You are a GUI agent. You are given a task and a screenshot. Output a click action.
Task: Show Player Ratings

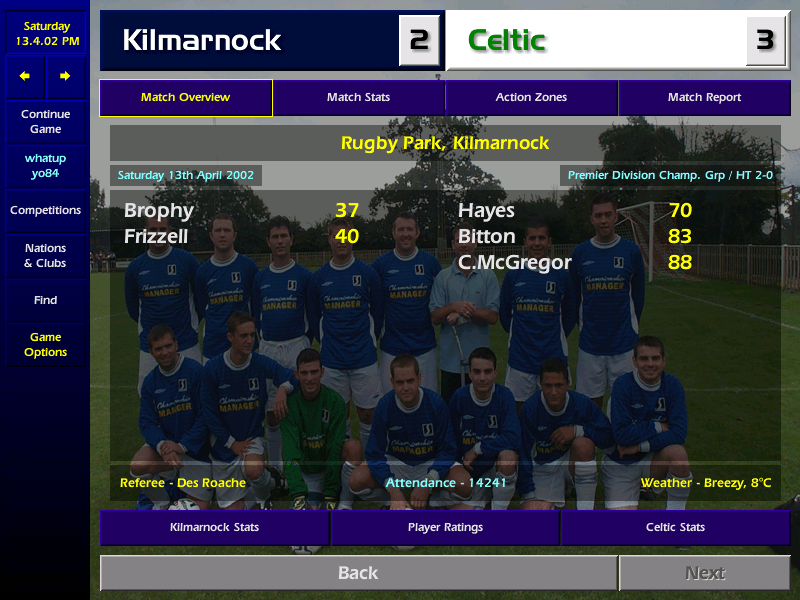[x=445, y=527]
